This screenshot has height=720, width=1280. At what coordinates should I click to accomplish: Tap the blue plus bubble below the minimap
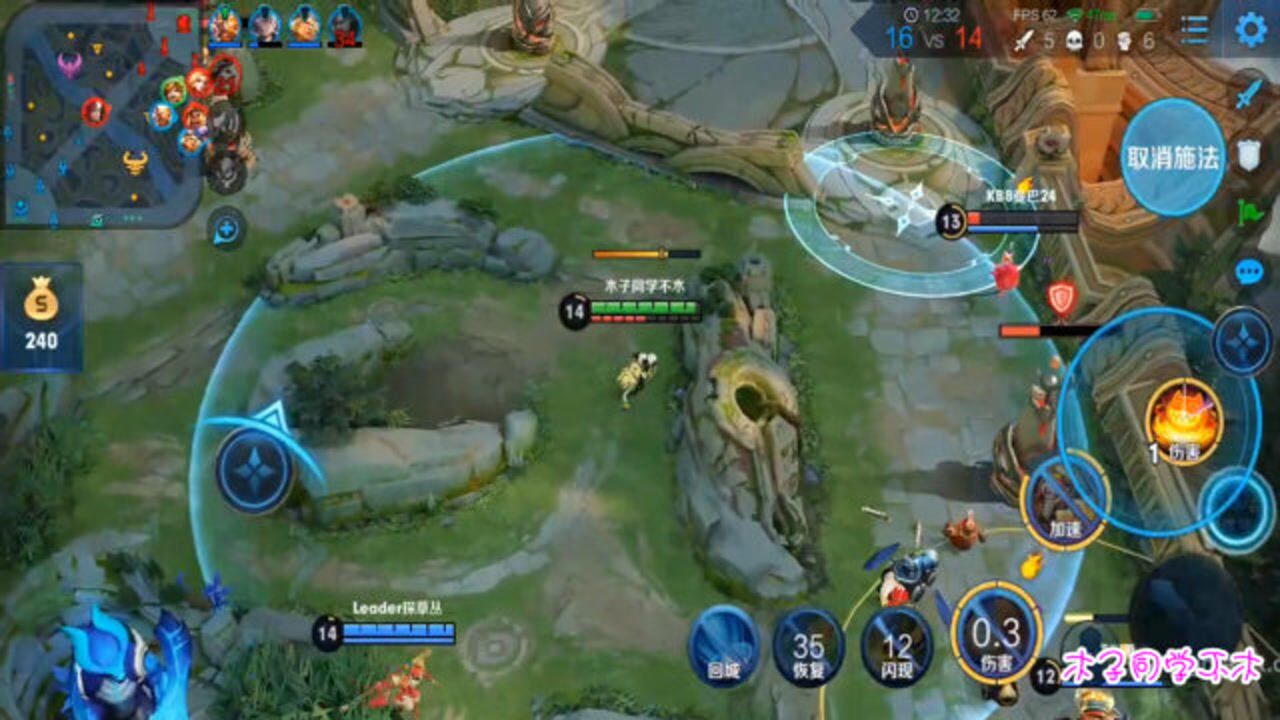227,230
